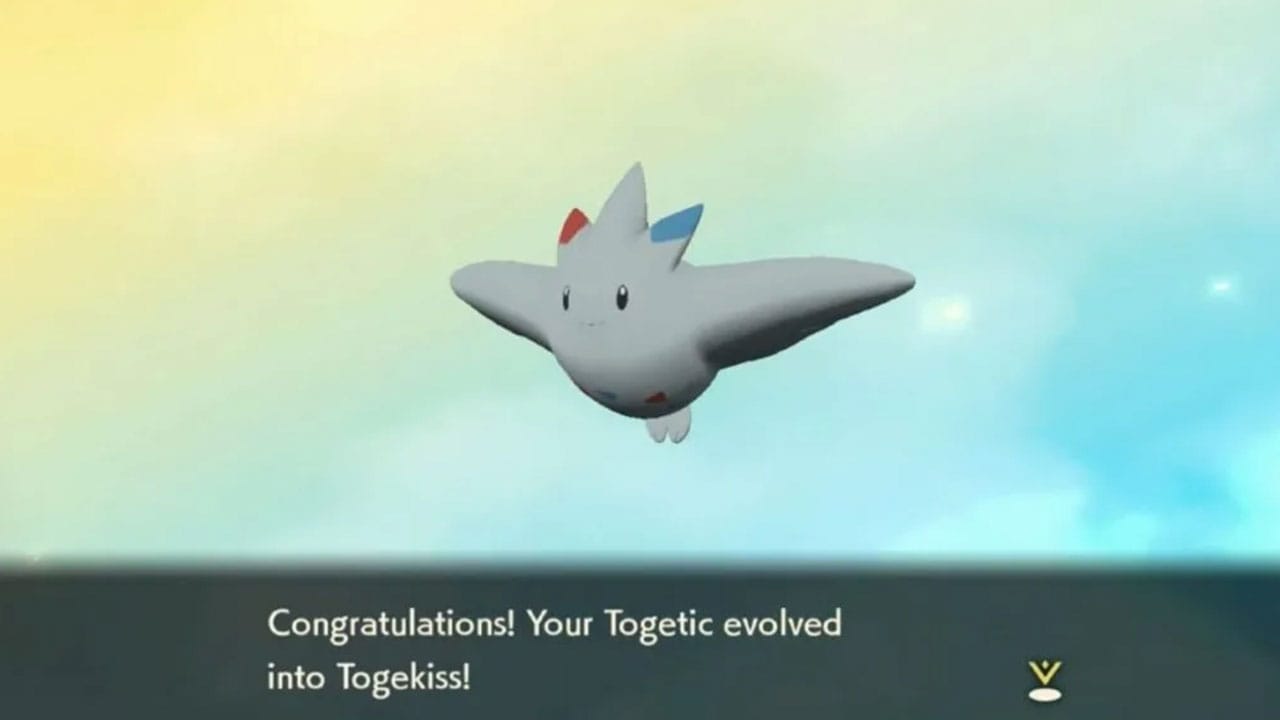
Task: Click the red triangle marking on Togekiss's belly
Action: (657, 399)
